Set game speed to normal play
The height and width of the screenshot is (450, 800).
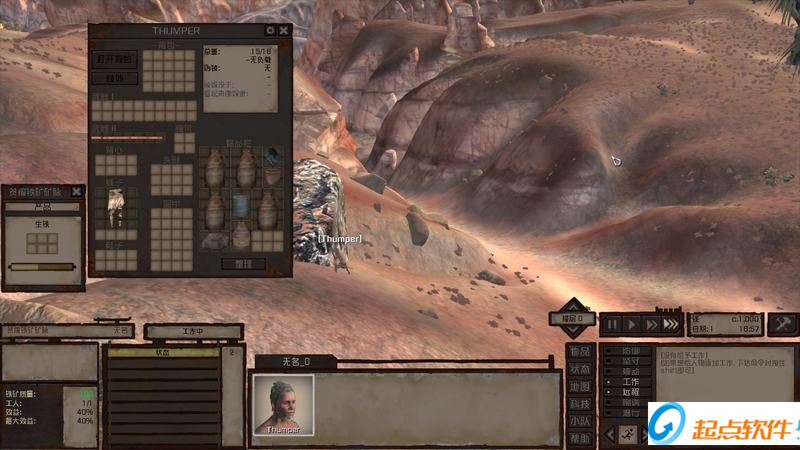pyautogui.click(x=631, y=324)
